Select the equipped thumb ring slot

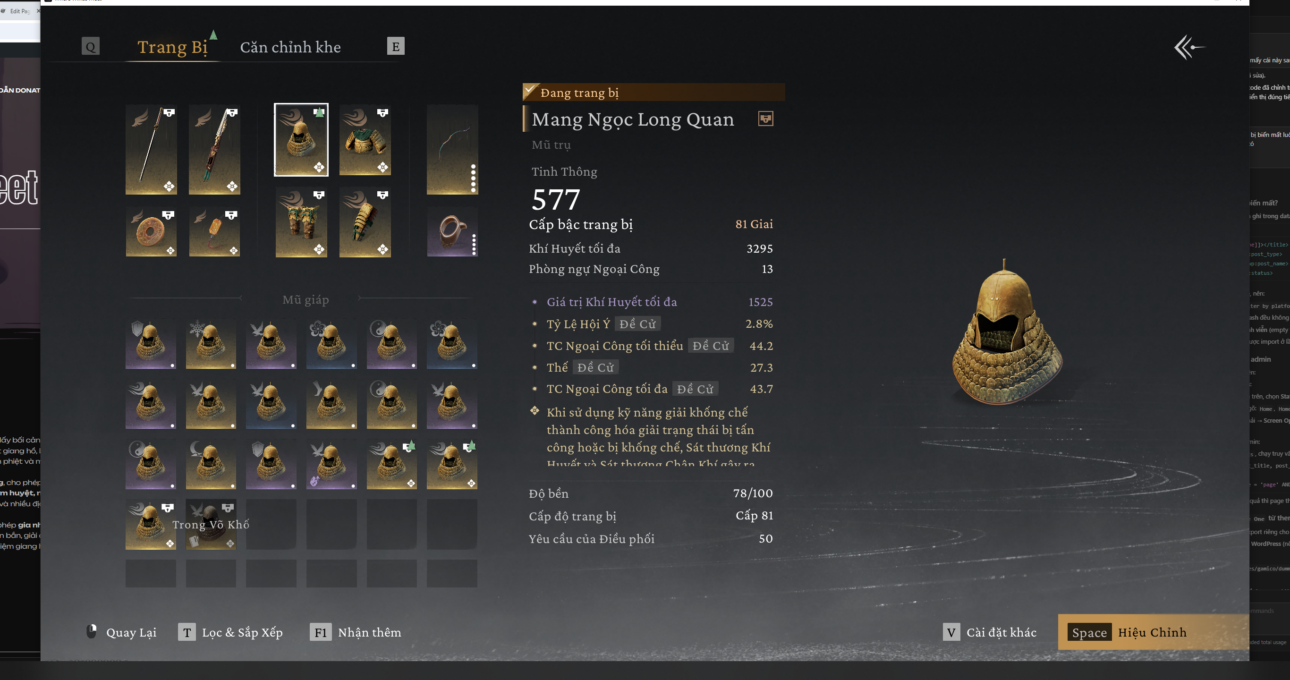[x=452, y=231]
